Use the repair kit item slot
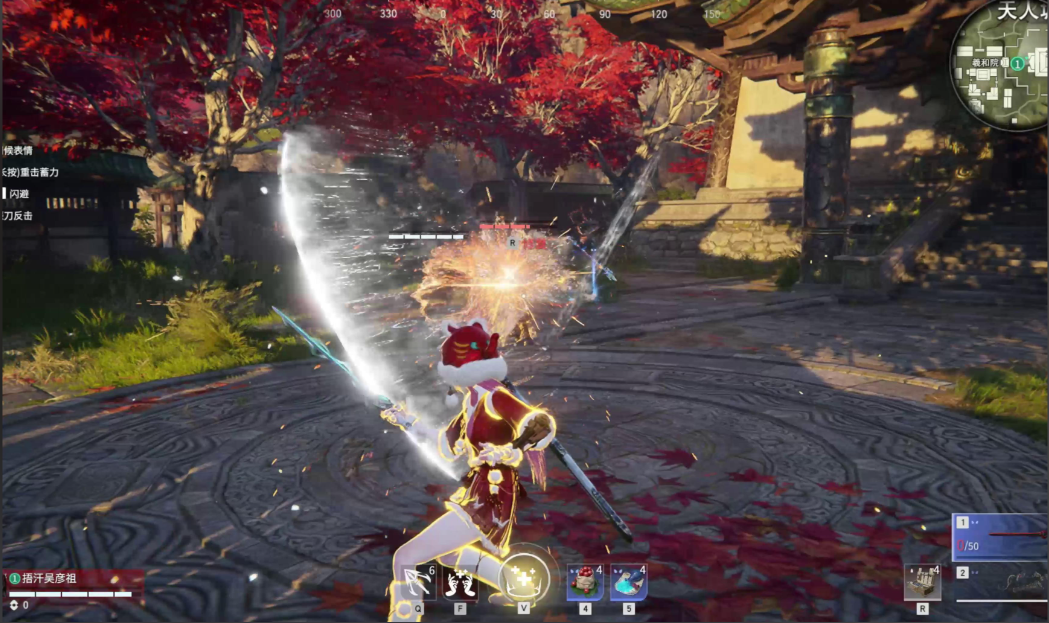1049x623 pixels. (922, 582)
